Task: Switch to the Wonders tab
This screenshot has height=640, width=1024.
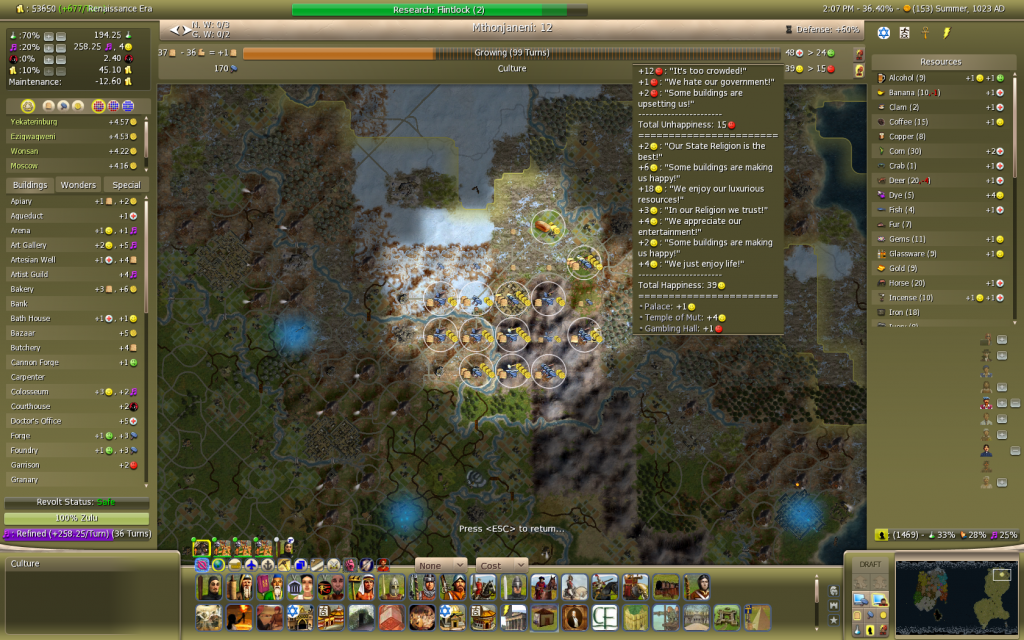Action: tap(78, 185)
